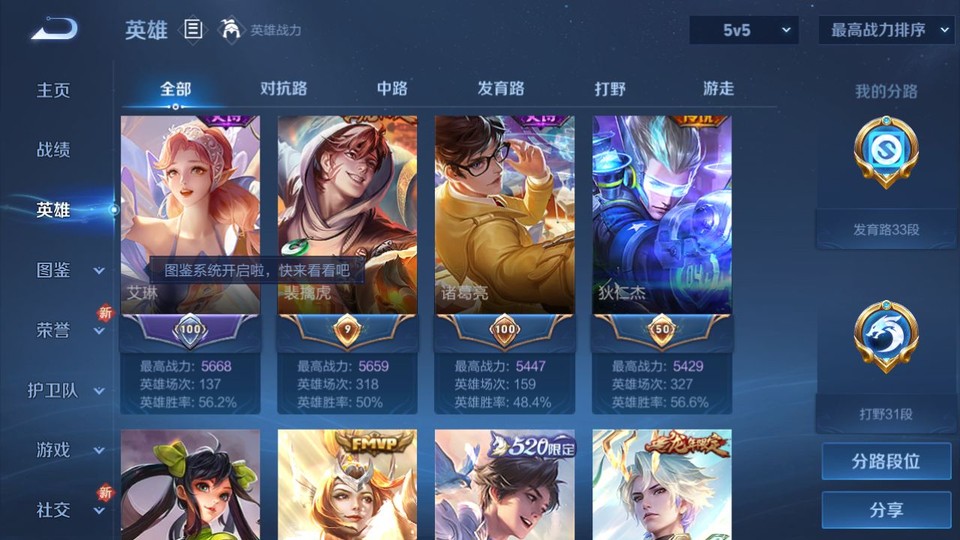Switch to the 游走 tab

(x=718, y=89)
